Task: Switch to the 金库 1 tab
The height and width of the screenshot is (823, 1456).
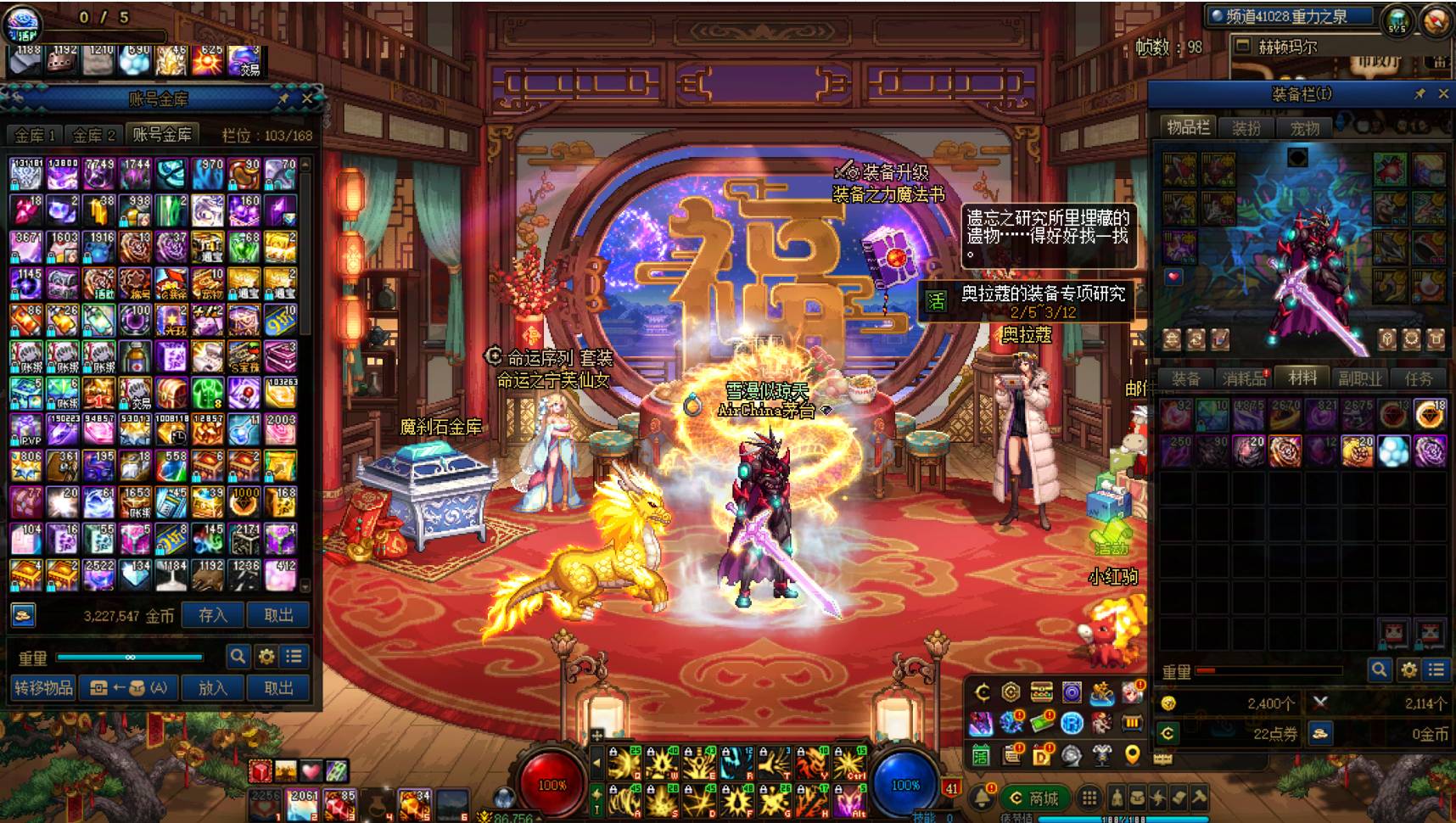Action: coord(35,135)
